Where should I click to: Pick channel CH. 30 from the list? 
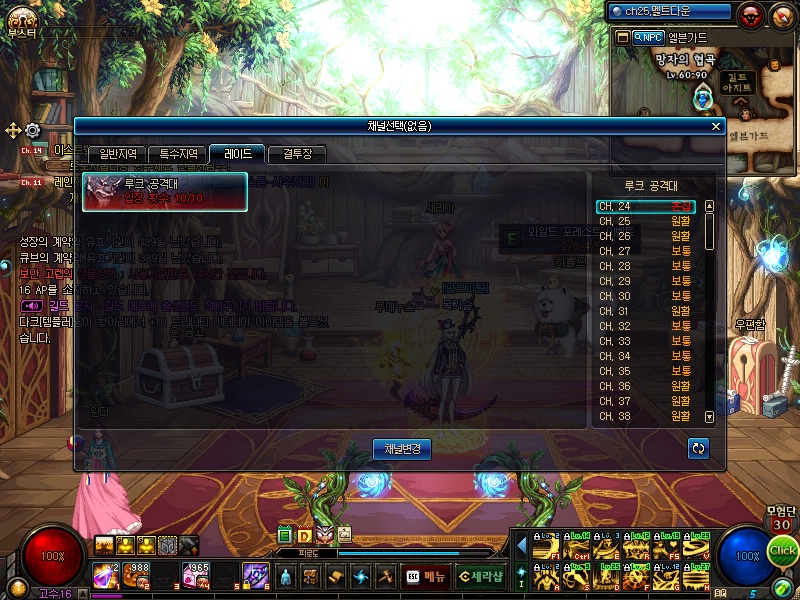pos(648,296)
